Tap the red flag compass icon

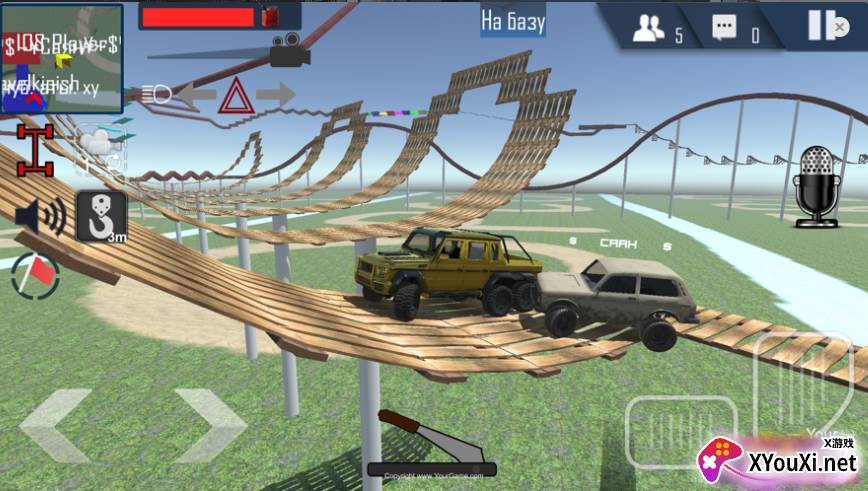coord(35,276)
